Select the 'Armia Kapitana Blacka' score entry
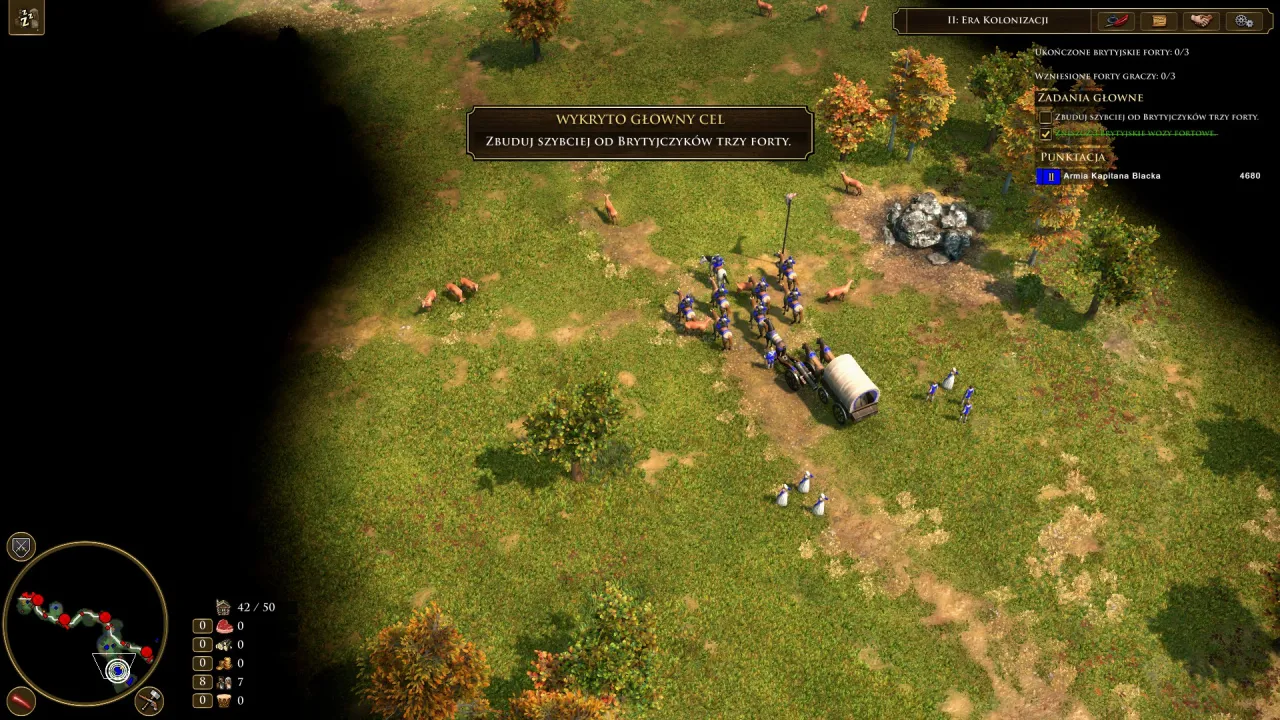This screenshot has height=720, width=1280. 1111,176
